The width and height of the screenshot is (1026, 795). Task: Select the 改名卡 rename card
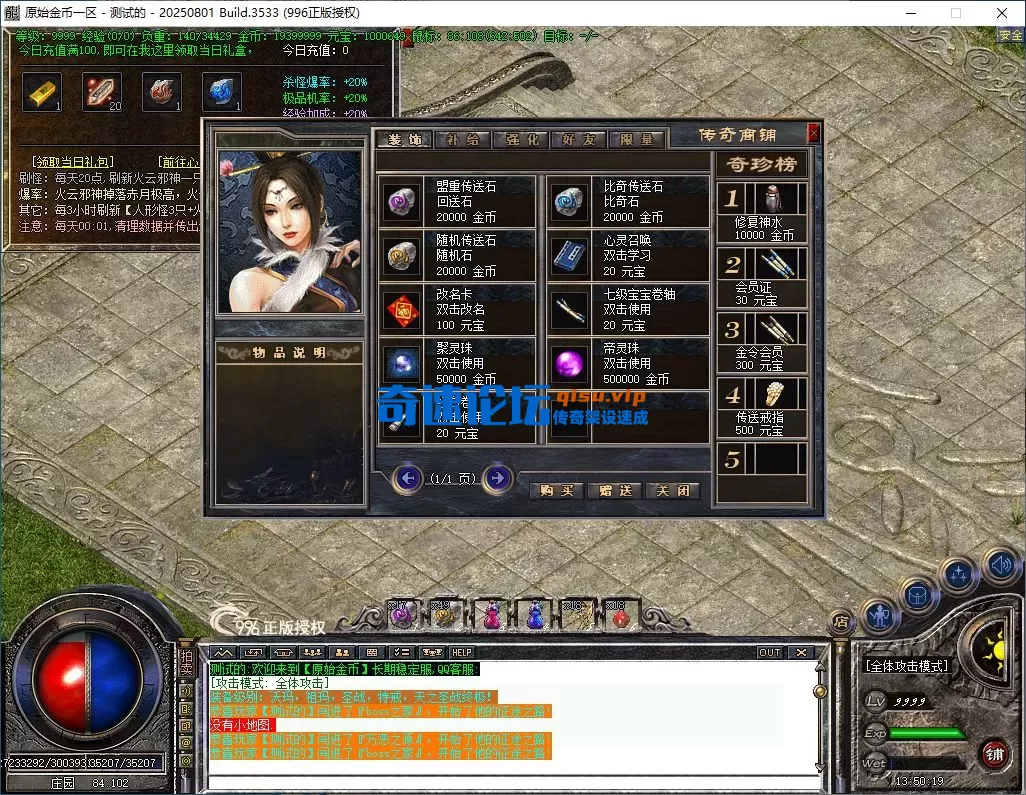point(404,310)
